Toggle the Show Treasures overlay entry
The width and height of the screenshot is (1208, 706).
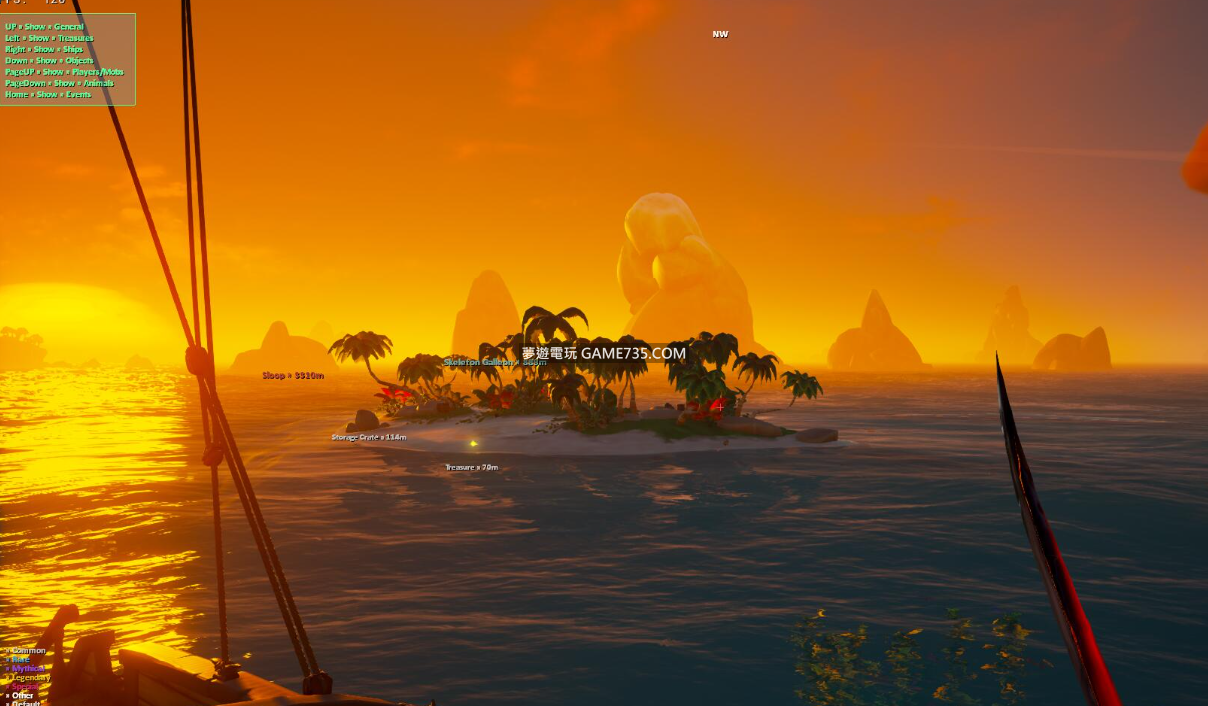tap(49, 38)
